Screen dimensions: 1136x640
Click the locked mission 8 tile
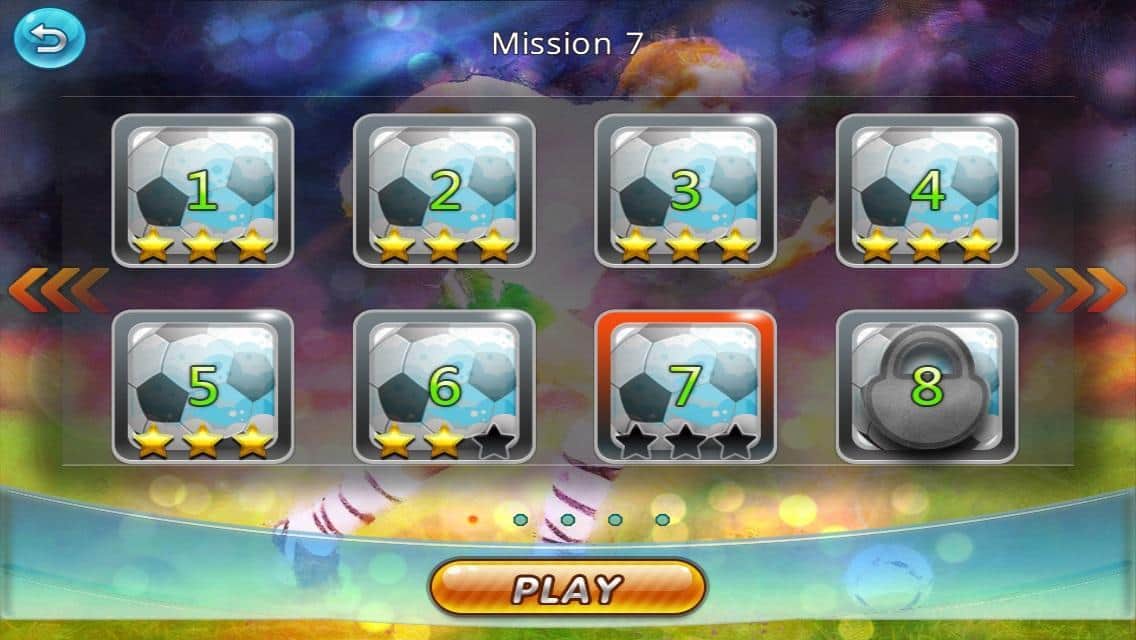(x=926, y=387)
